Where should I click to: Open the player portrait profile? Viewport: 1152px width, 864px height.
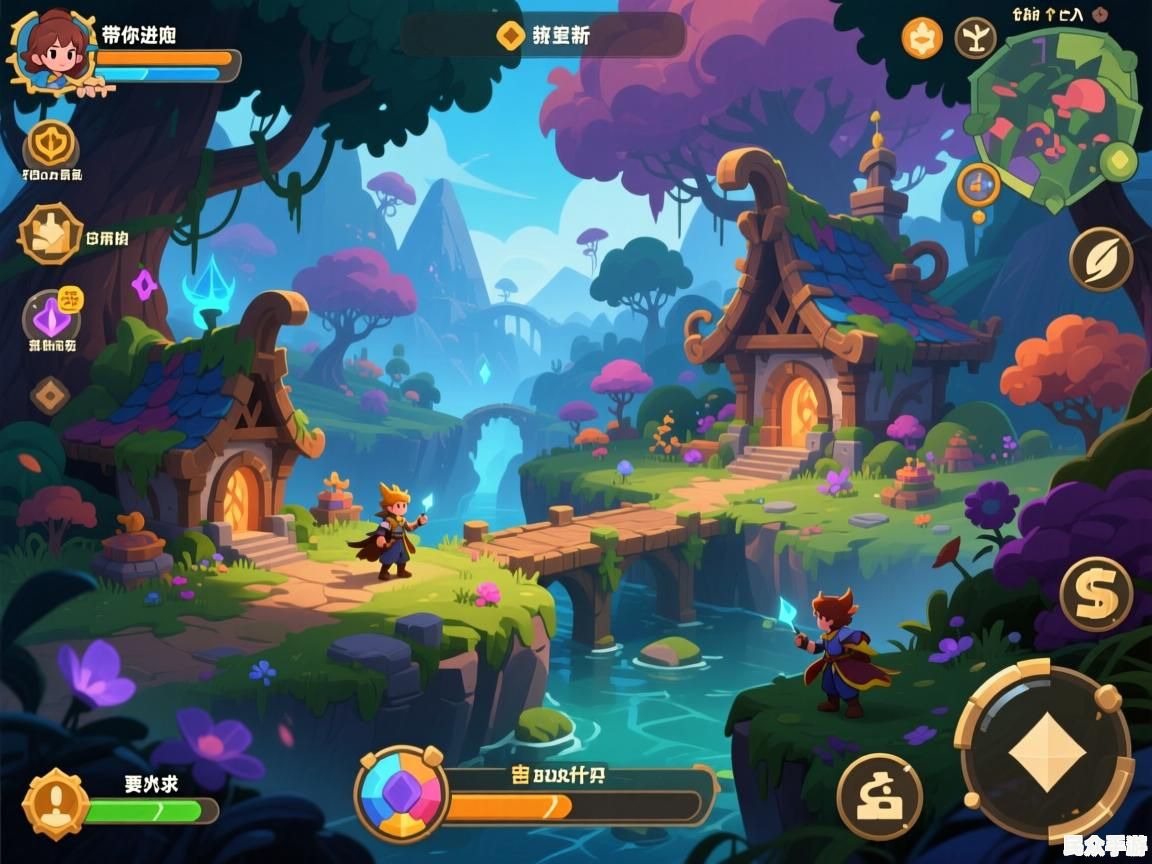(x=49, y=51)
